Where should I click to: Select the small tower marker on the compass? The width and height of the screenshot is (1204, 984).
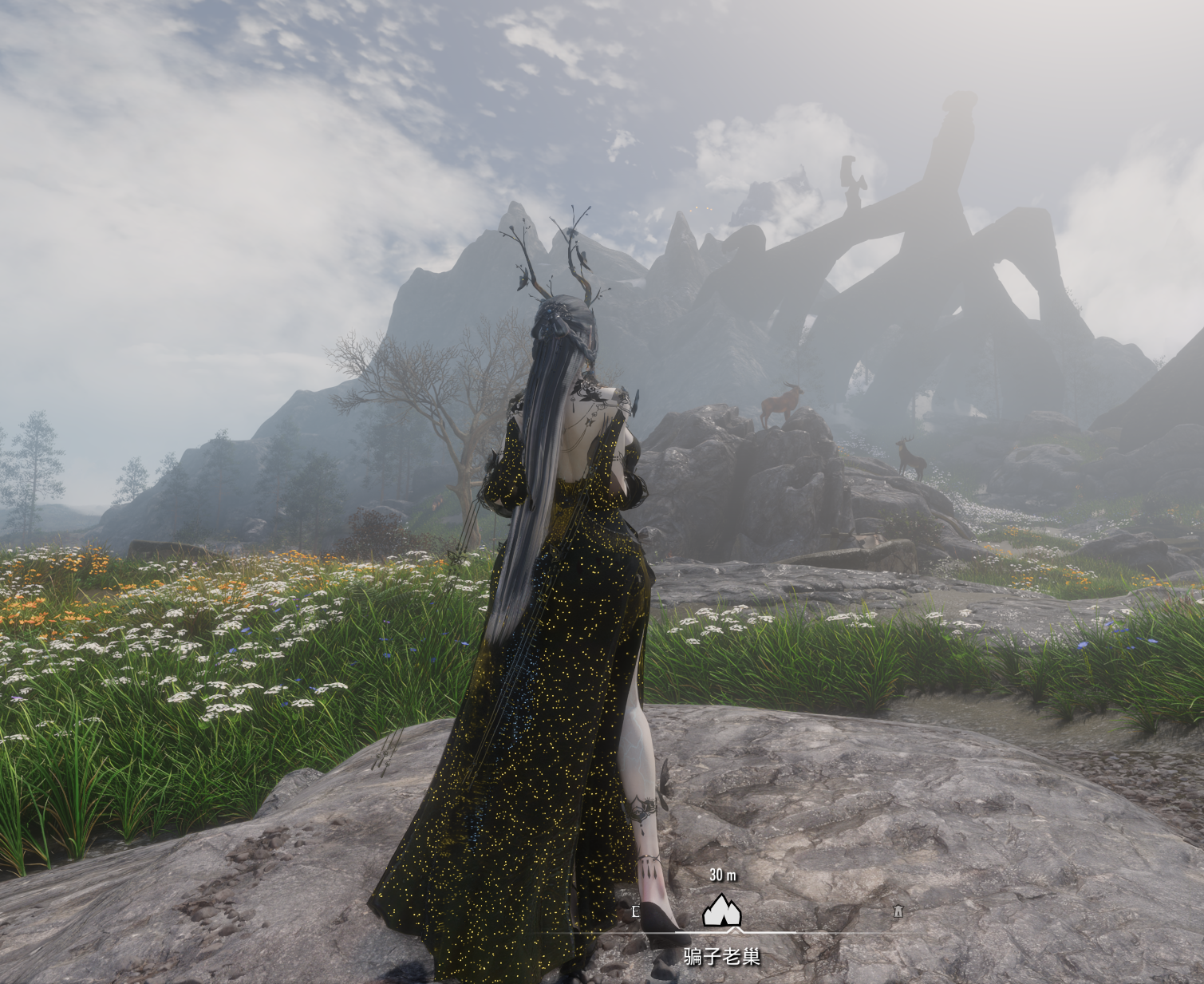(x=898, y=911)
